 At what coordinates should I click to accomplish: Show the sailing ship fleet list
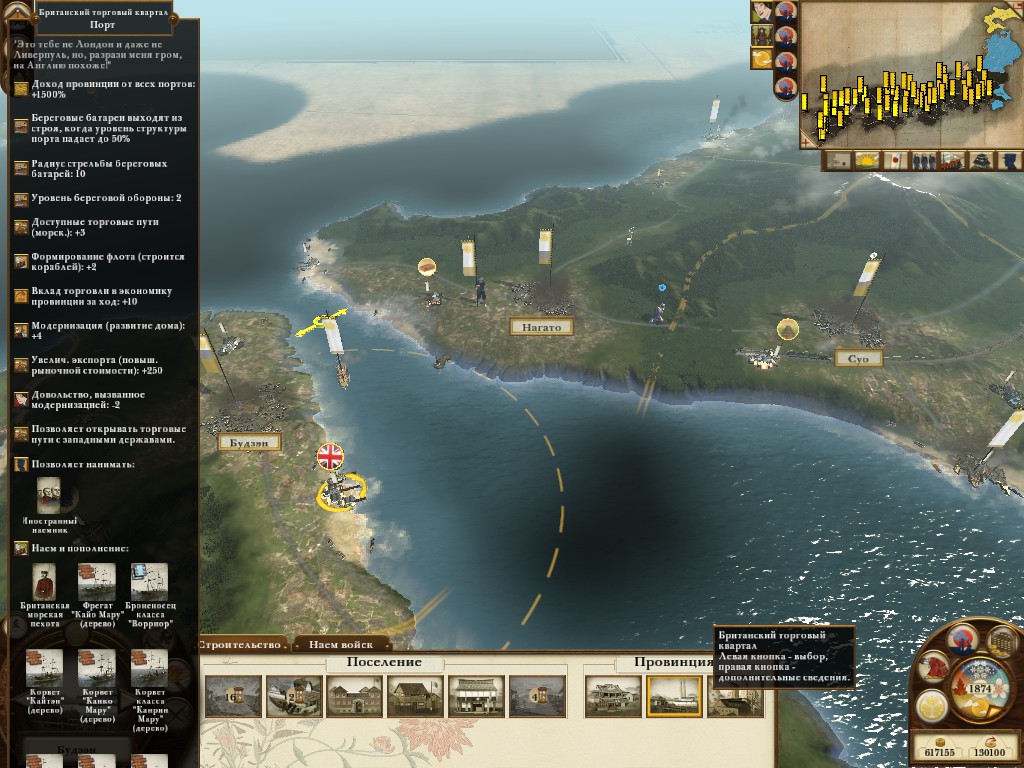(x=953, y=160)
